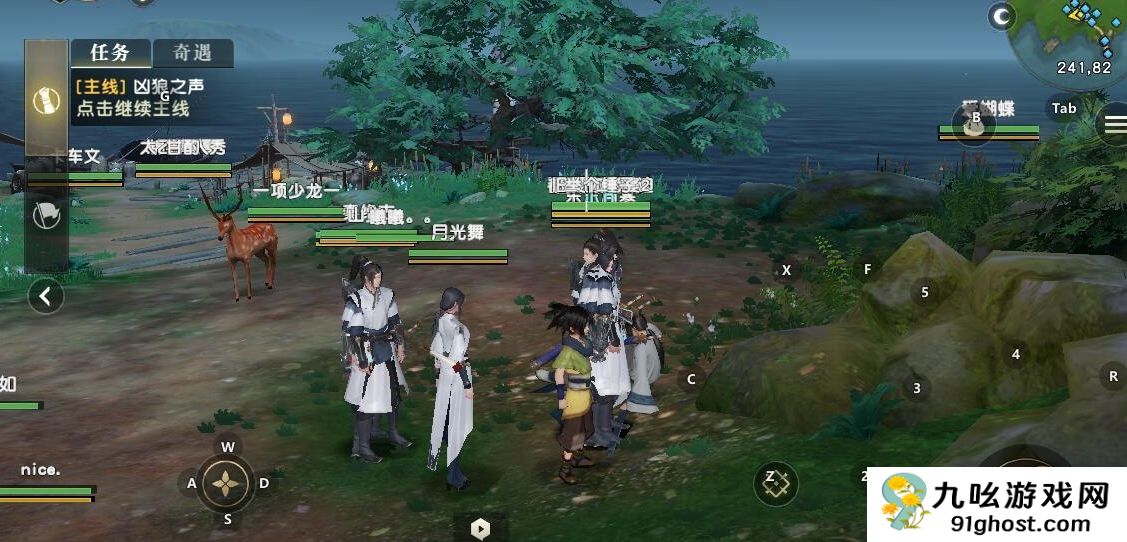Open the flag icon panel
Image resolution: width=1127 pixels, height=542 pixels.
coord(46,217)
